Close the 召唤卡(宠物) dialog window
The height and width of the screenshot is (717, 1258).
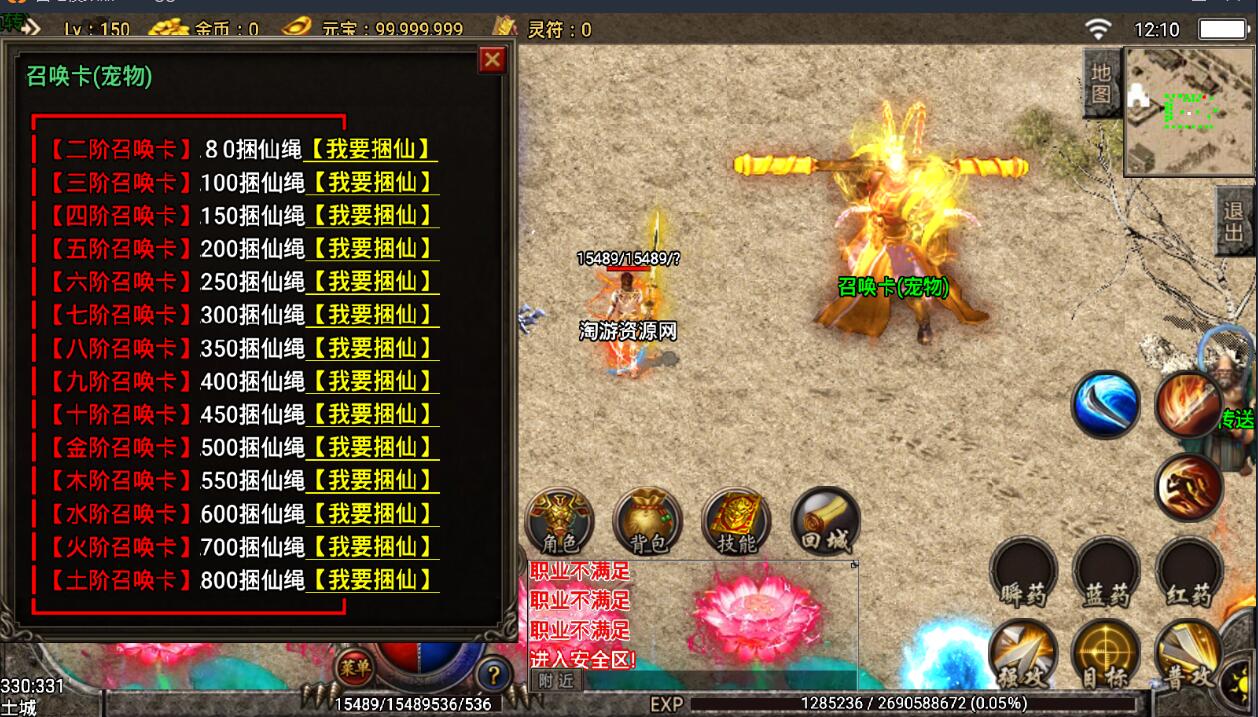[x=492, y=60]
